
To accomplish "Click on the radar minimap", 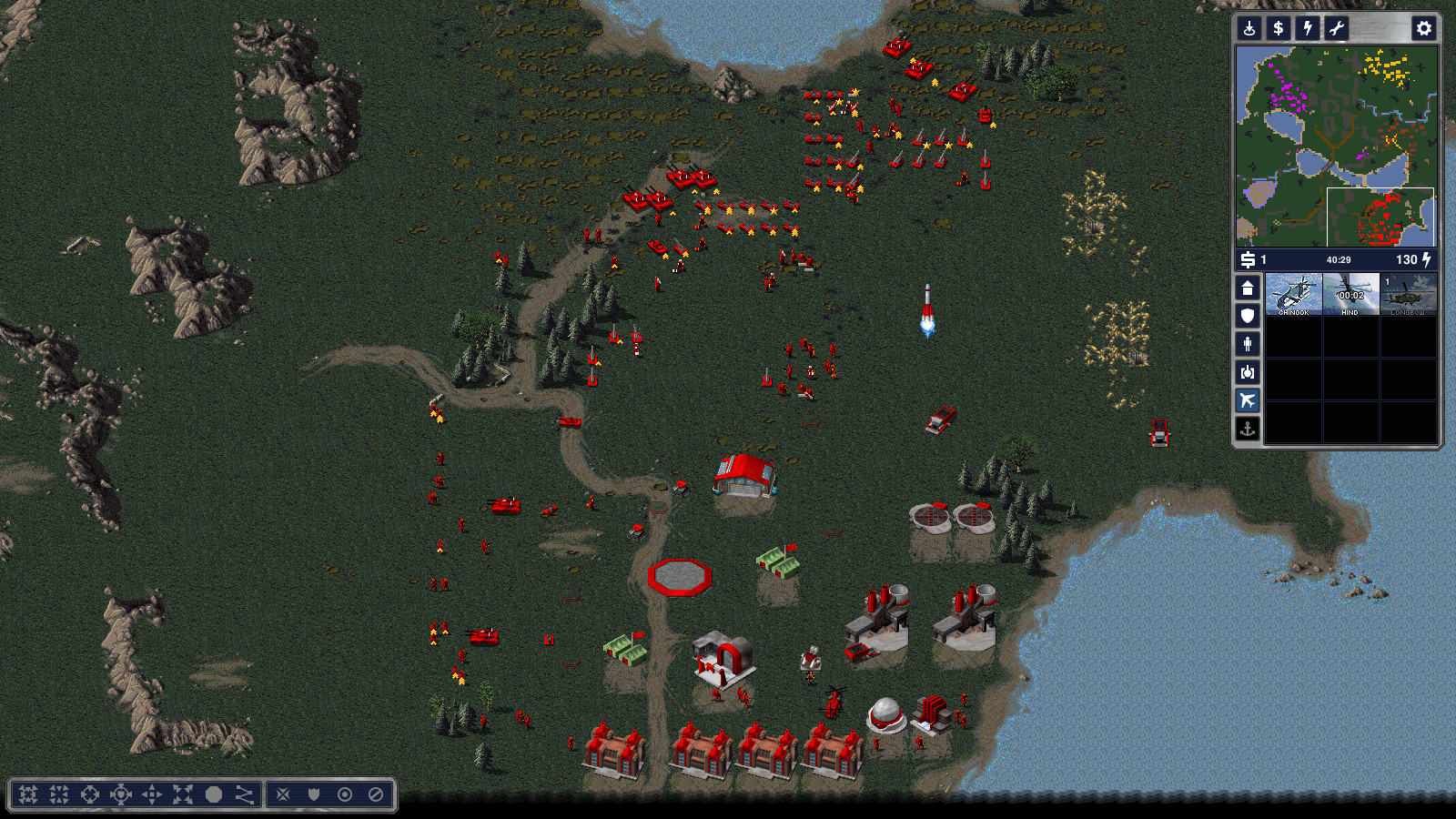I will (x=1336, y=146).
